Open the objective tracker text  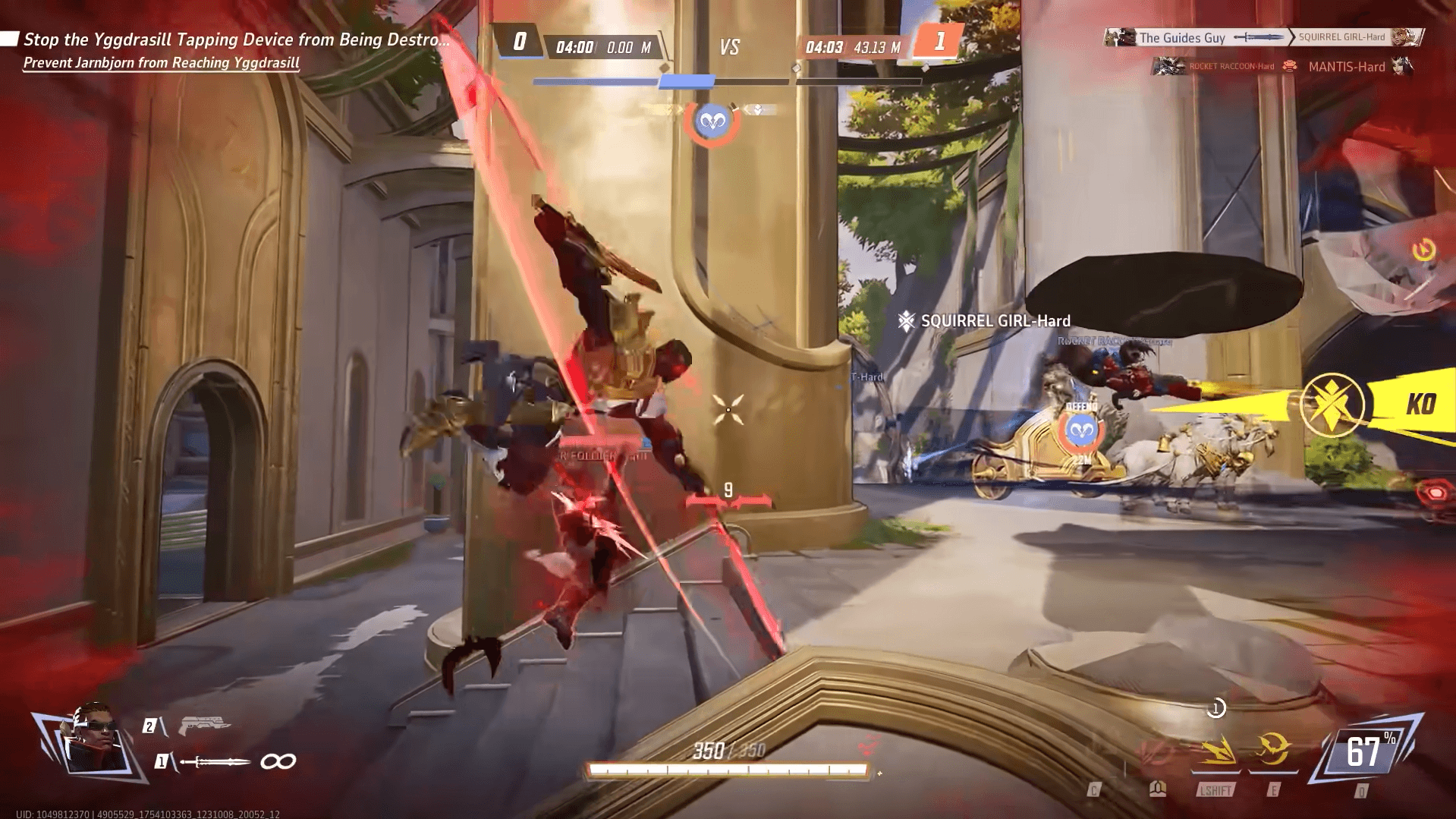tap(236, 40)
